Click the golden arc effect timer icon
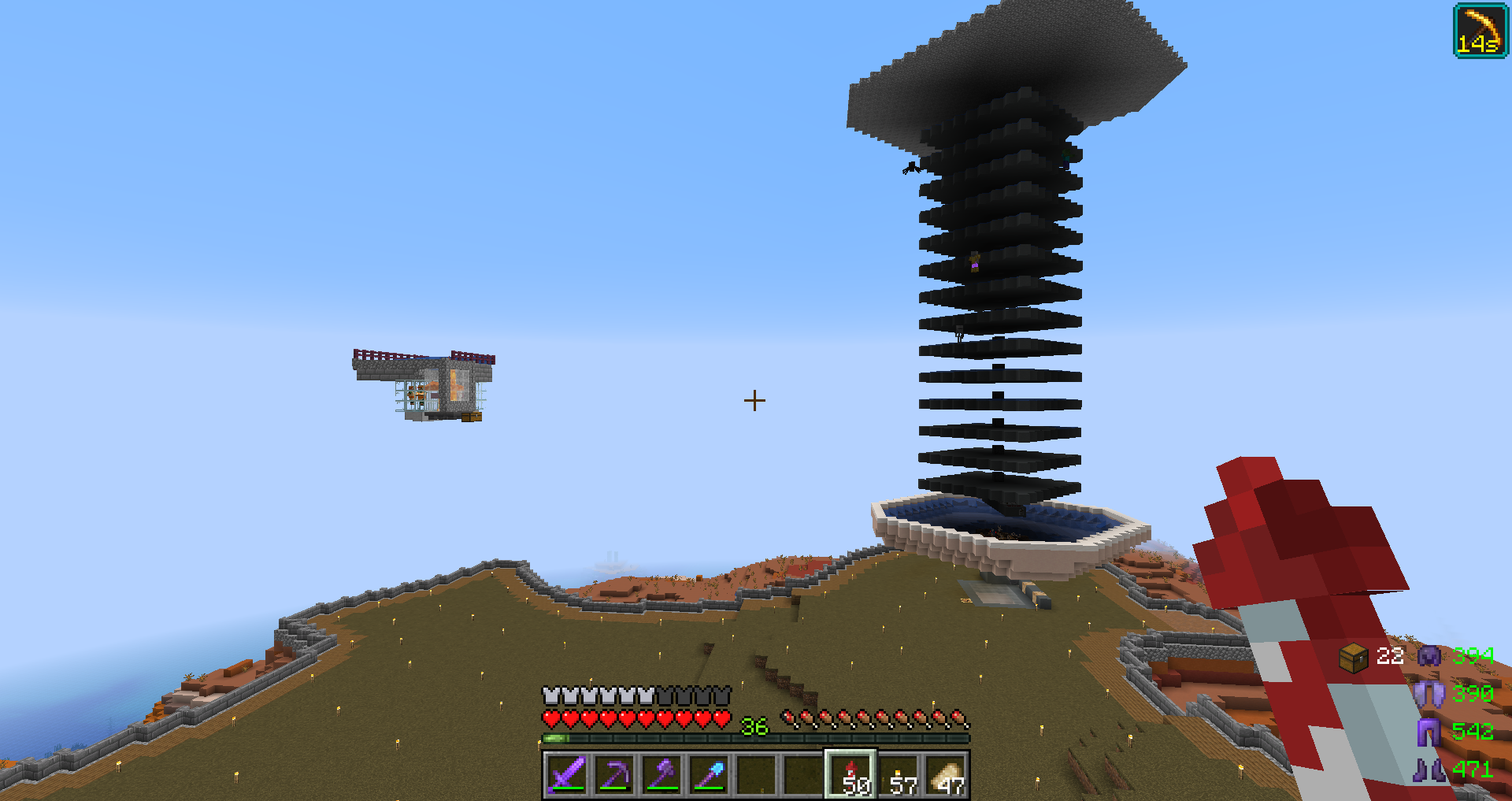The image size is (1512, 801). coord(1480,31)
